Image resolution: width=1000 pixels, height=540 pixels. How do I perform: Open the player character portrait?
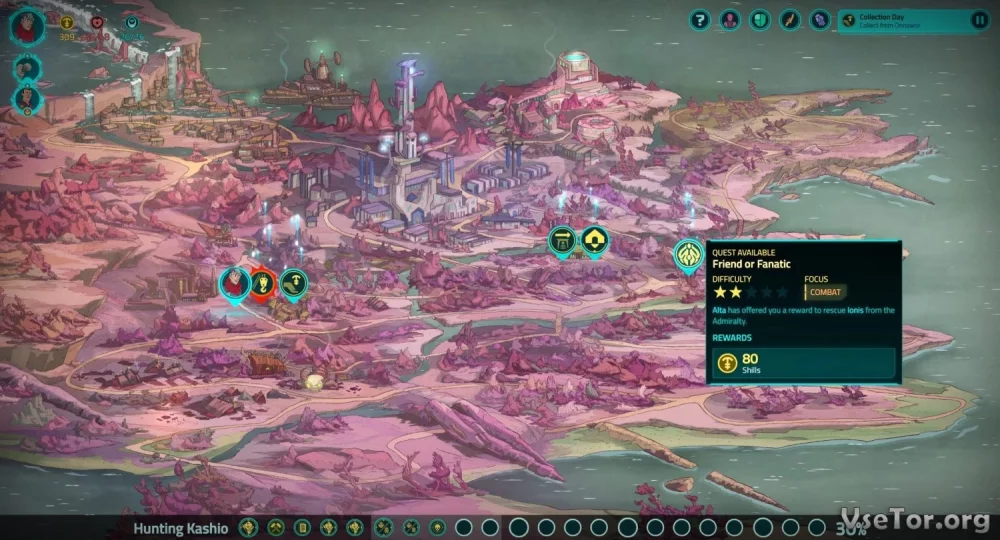coord(27,24)
